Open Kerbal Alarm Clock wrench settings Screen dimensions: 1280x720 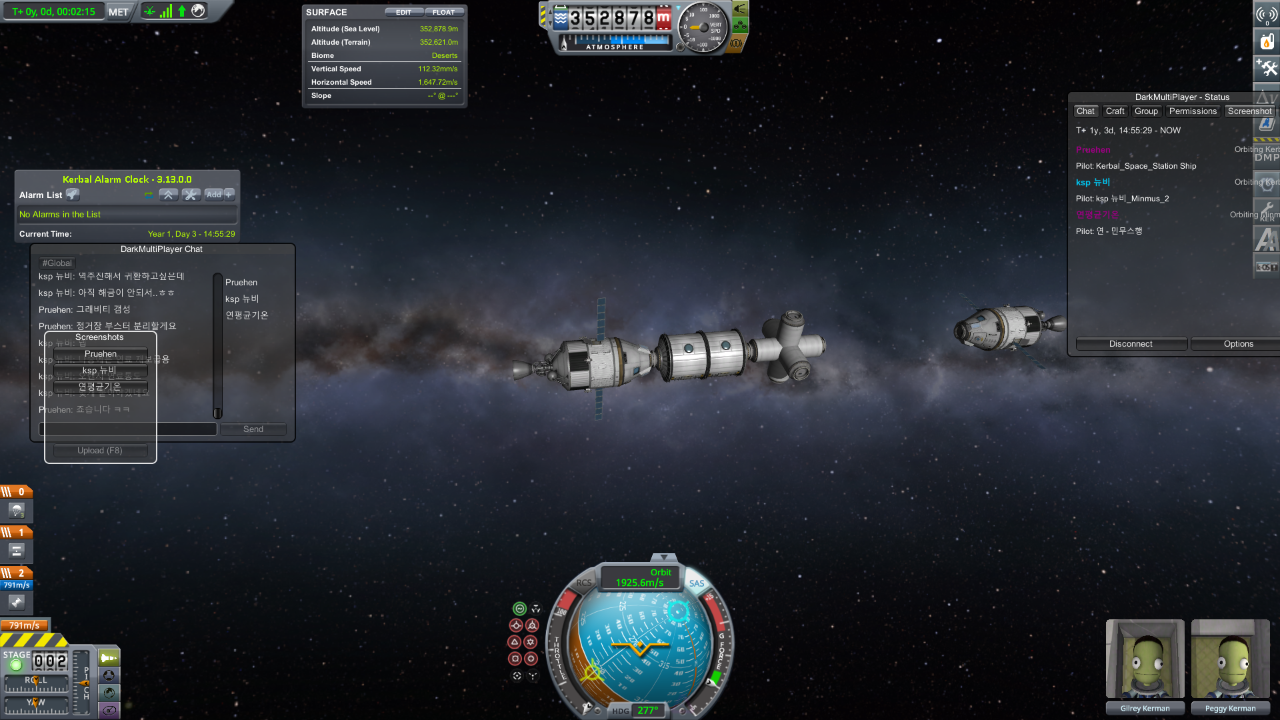(x=190, y=195)
